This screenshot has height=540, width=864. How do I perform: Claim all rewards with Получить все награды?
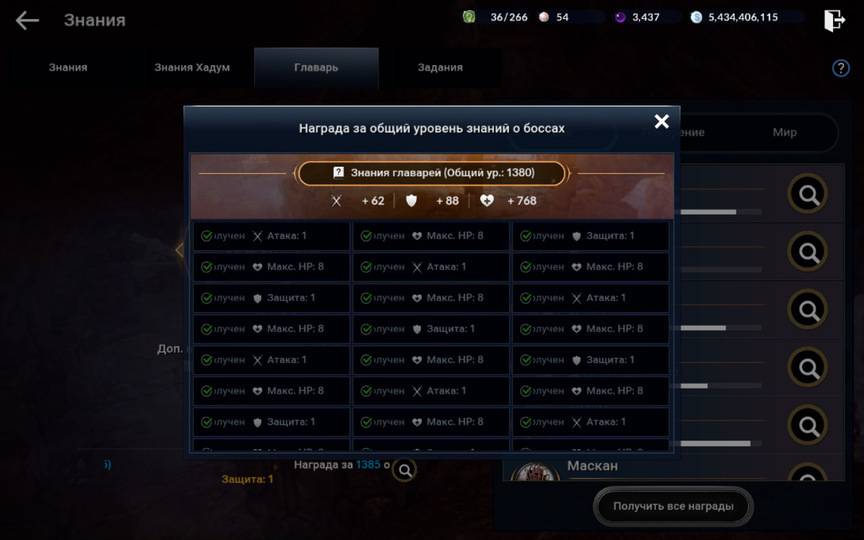point(673,506)
